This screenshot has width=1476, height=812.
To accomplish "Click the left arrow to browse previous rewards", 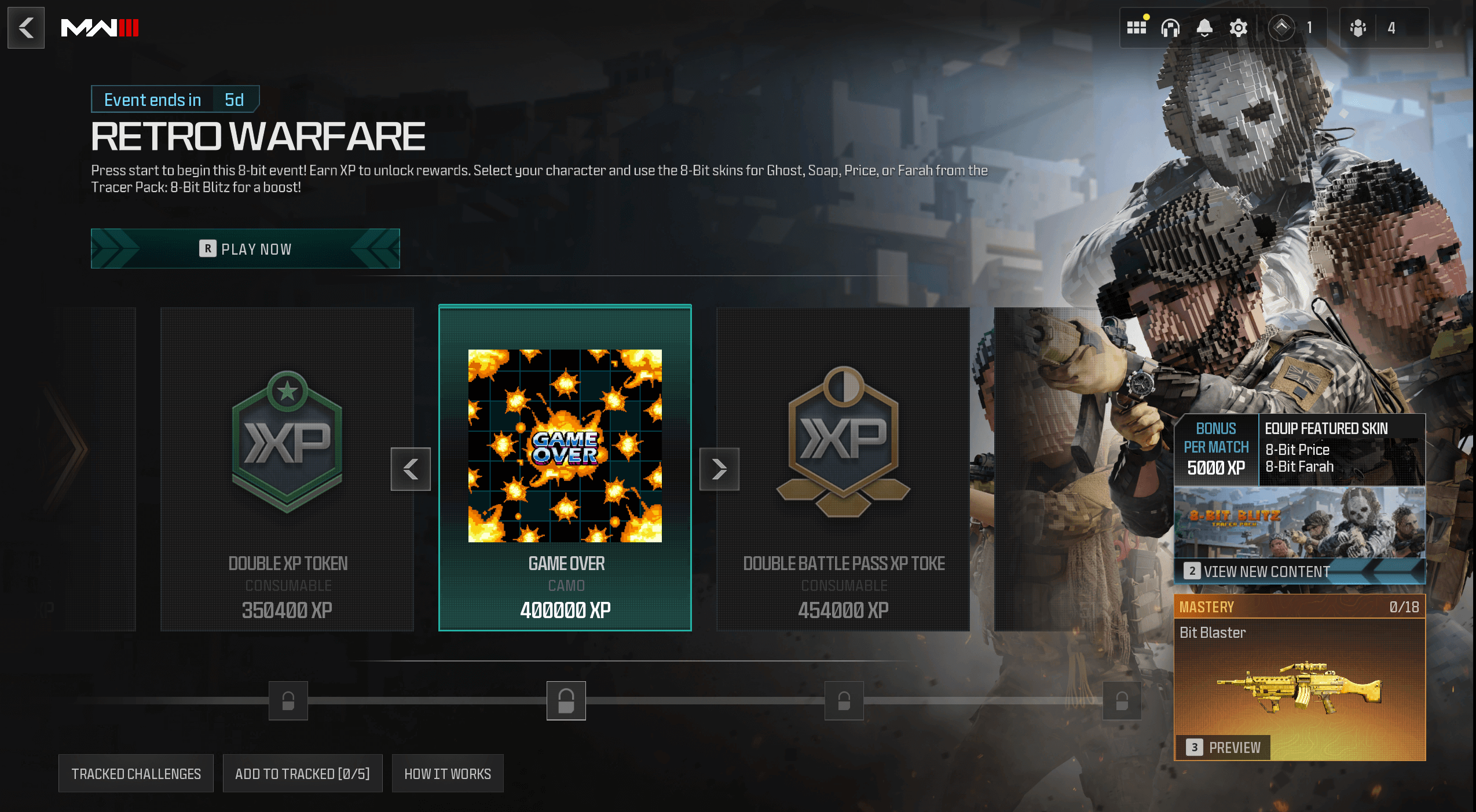I will click(x=411, y=469).
